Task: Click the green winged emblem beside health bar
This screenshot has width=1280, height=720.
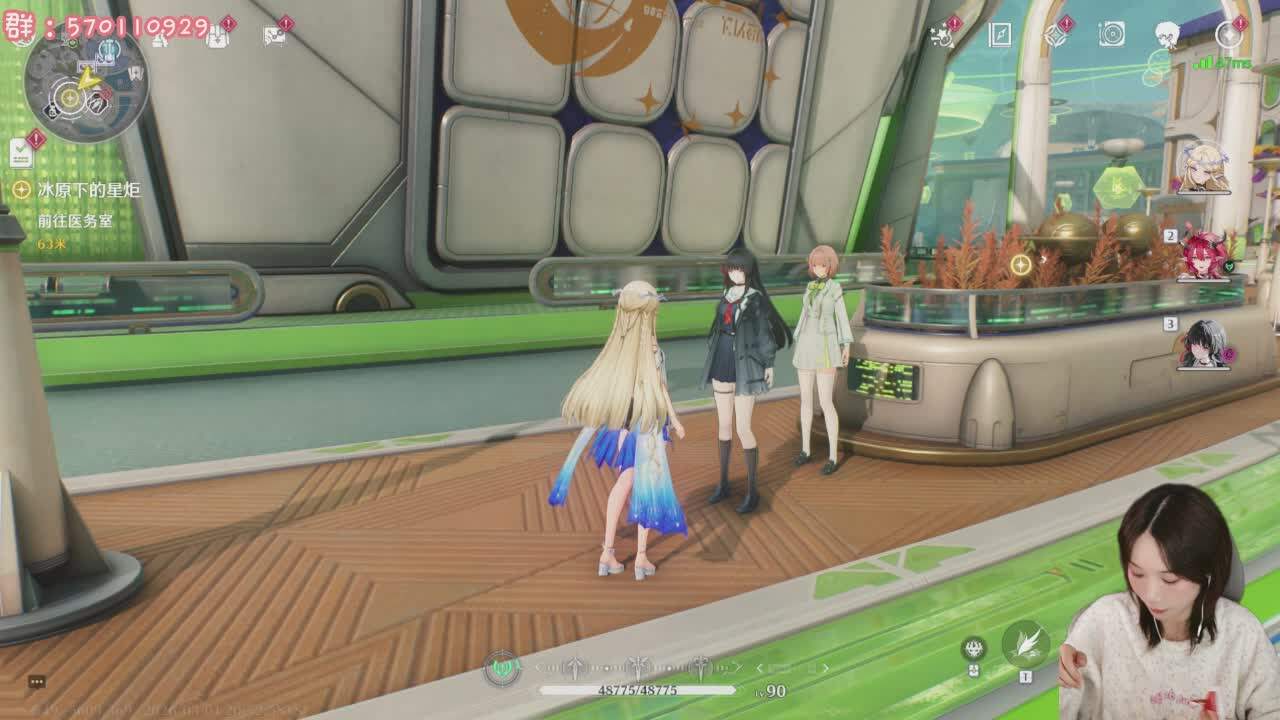Action: coord(502,666)
